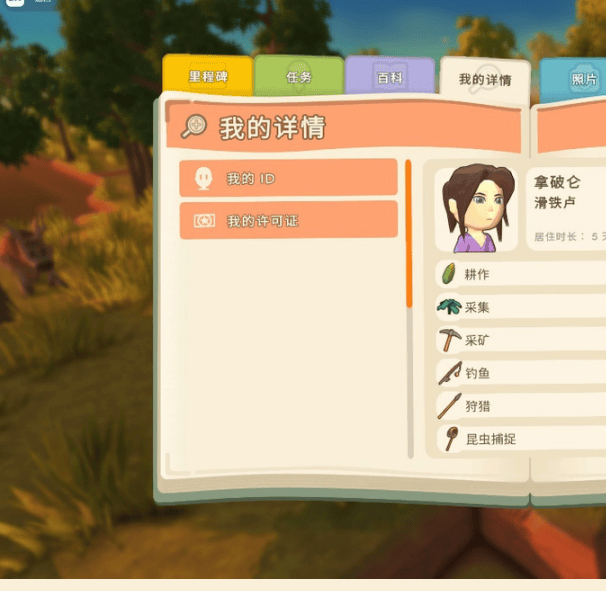The image size is (606, 591).
Task: Switch to the 里程碑 tab
Action: coord(207,76)
